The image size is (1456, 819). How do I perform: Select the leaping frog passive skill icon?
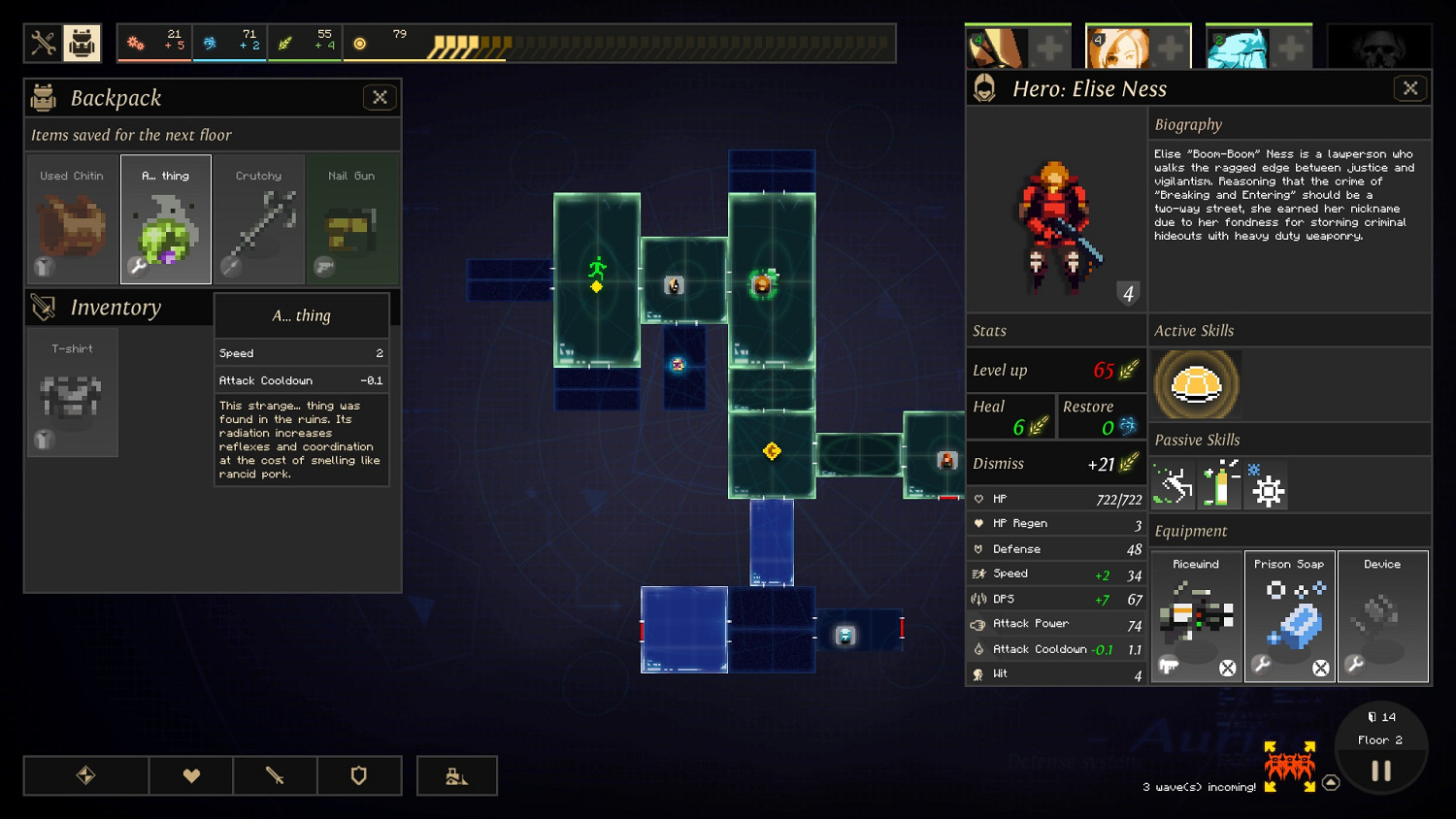(x=1172, y=484)
